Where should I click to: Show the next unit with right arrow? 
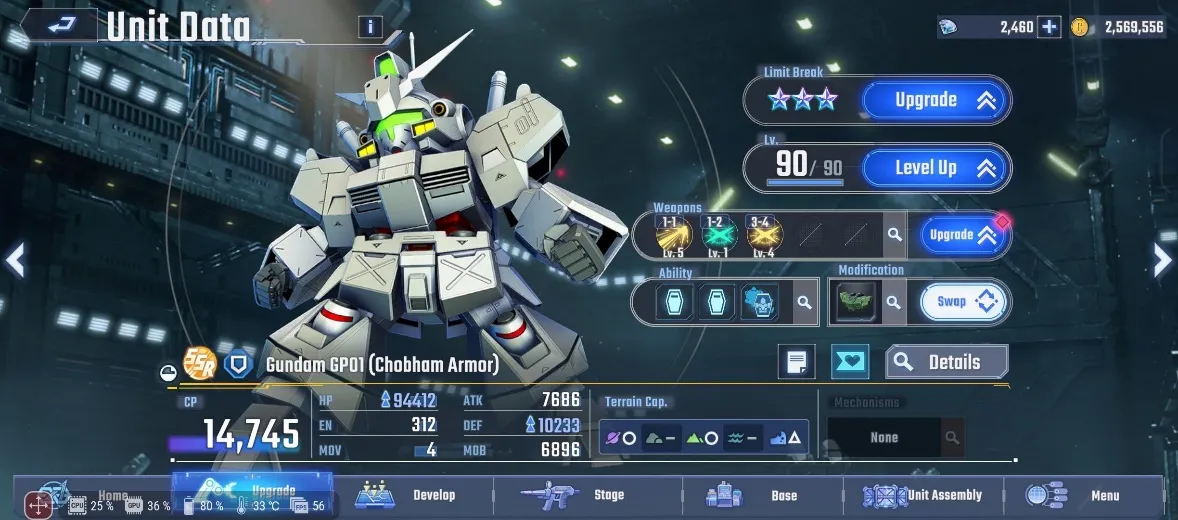tap(1162, 260)
